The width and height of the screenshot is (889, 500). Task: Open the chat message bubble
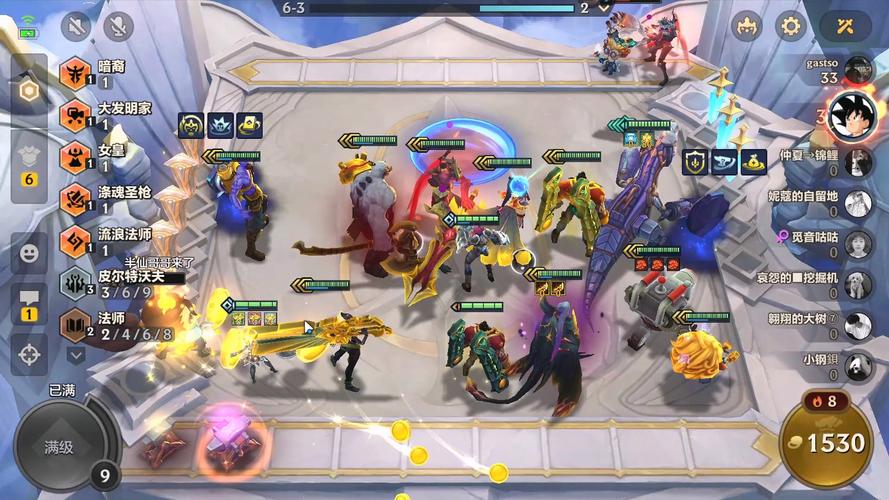(29, 303)
